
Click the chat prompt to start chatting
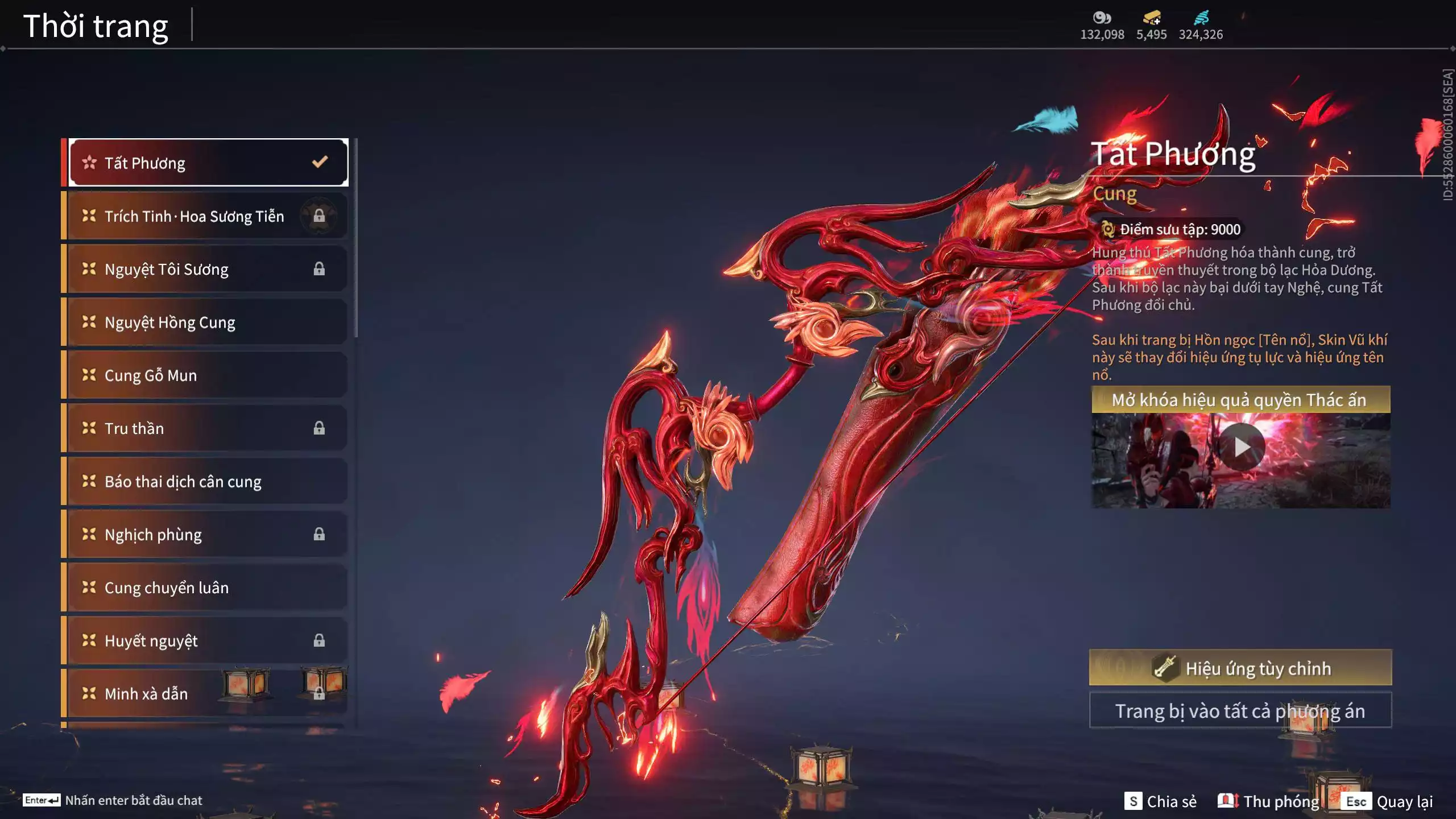click(x=113, y=800)
